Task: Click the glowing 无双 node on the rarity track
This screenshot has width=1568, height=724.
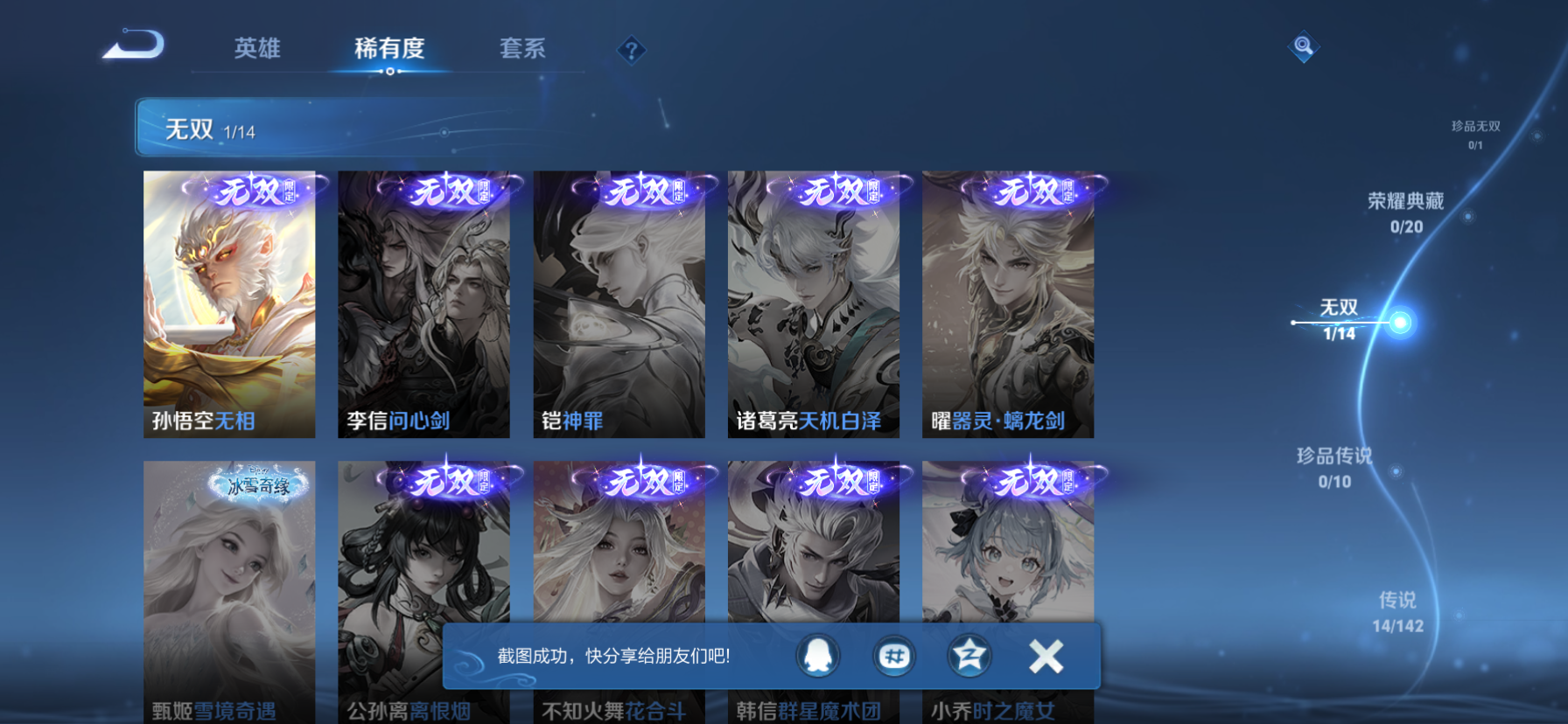Action: click(x=1402, y=322)
